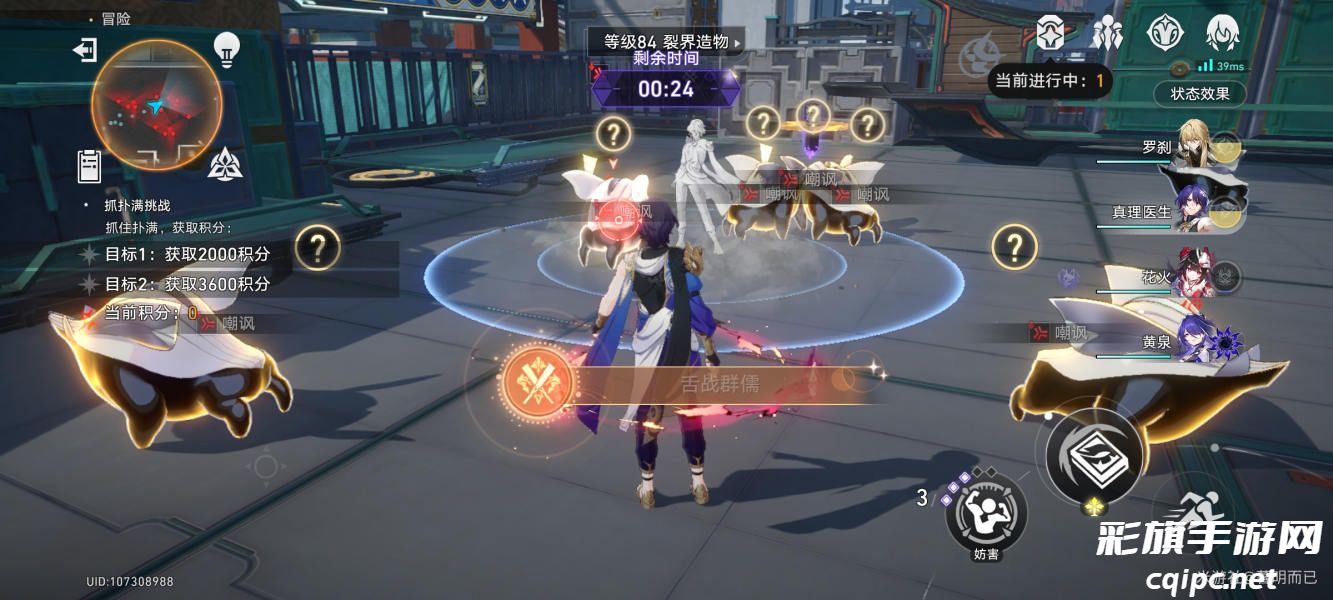Open the hexagon star event icon
This screenshot has height=600, width=1333.
pos(1050,33)
